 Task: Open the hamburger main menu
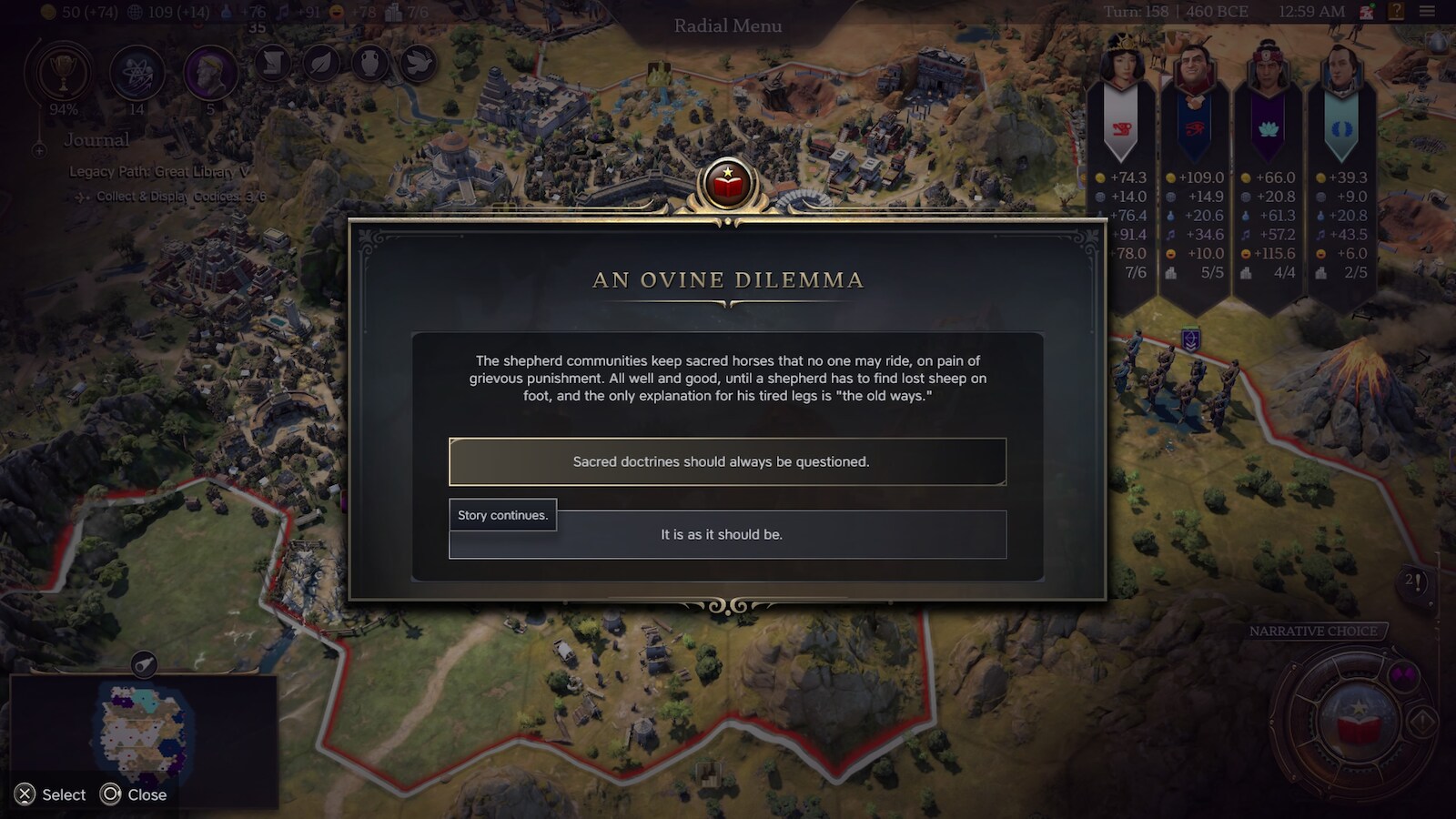point(1427,12)
